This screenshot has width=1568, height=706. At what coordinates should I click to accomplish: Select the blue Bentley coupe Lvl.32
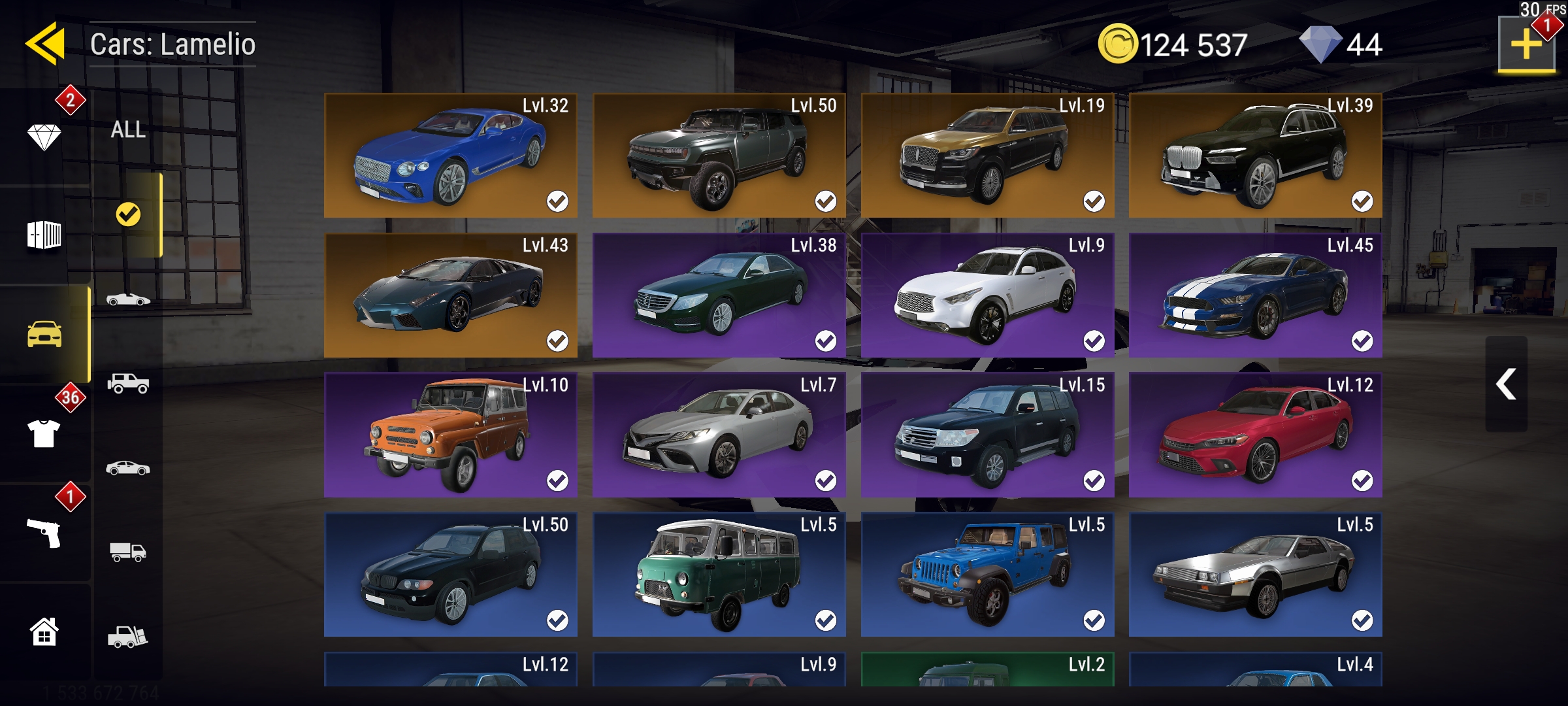point(450,156)
